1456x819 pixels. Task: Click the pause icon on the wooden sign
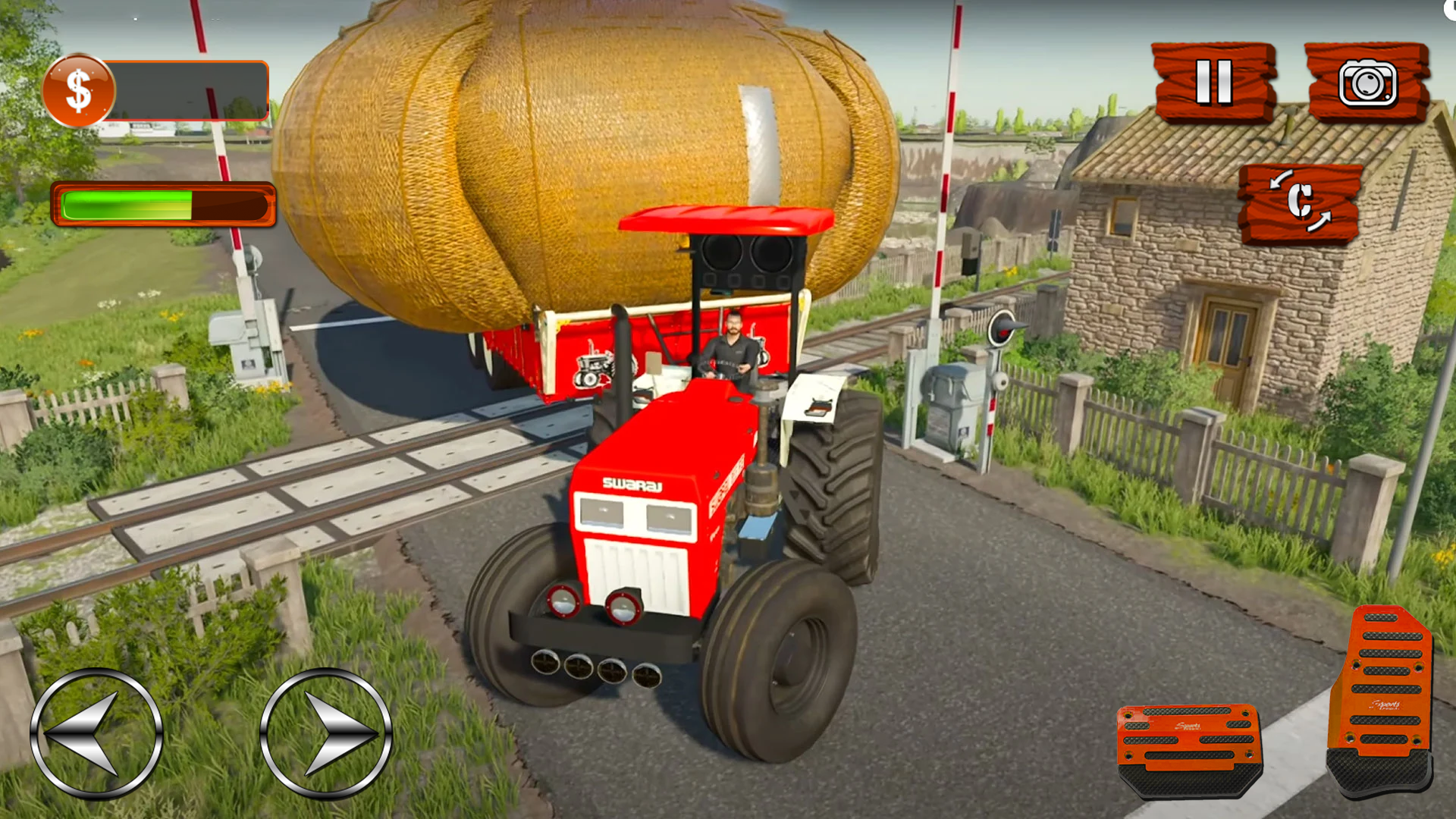click(x=1216, y=80)
